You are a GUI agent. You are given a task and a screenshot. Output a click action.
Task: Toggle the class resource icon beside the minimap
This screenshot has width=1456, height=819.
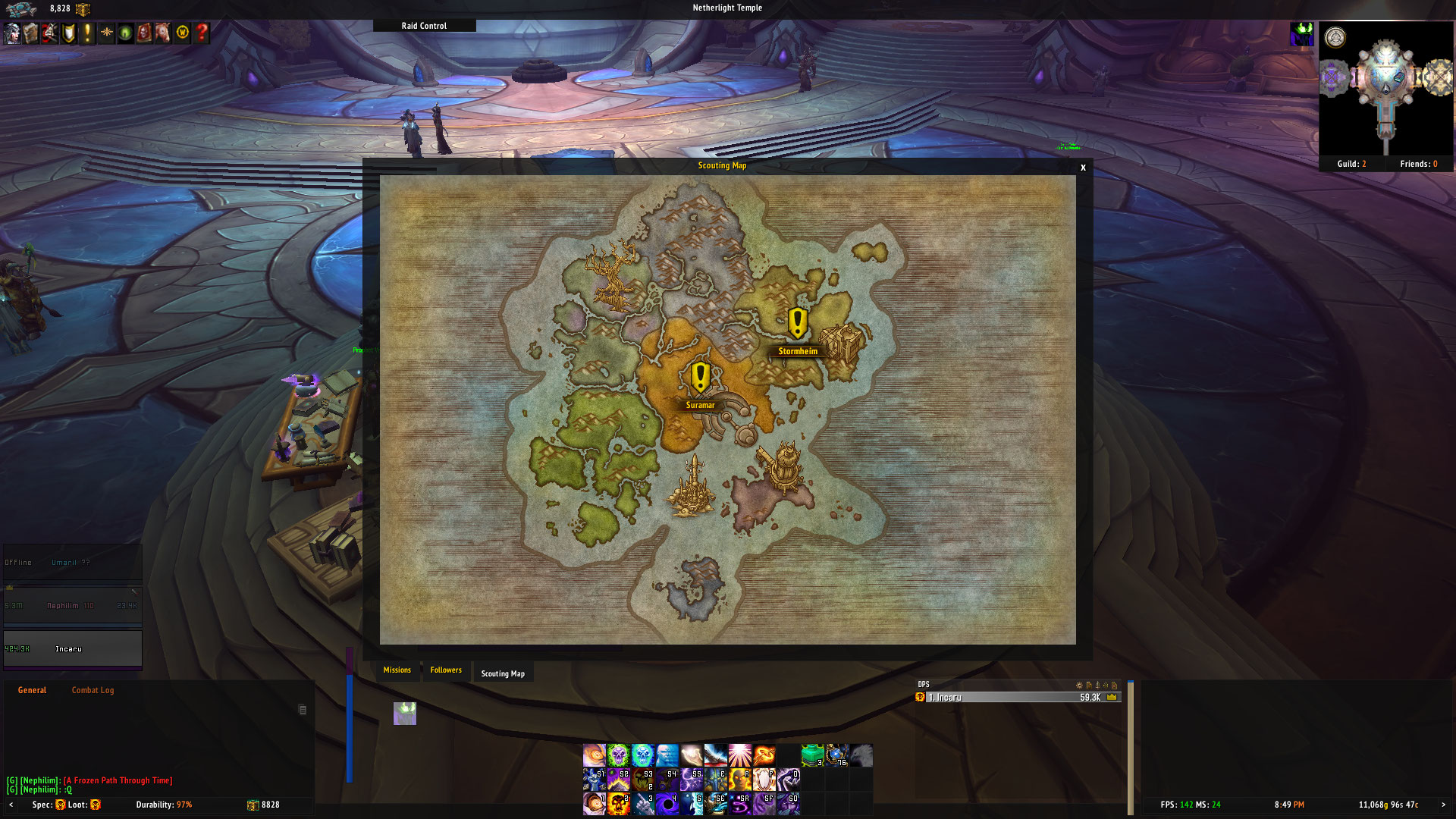1303,34
